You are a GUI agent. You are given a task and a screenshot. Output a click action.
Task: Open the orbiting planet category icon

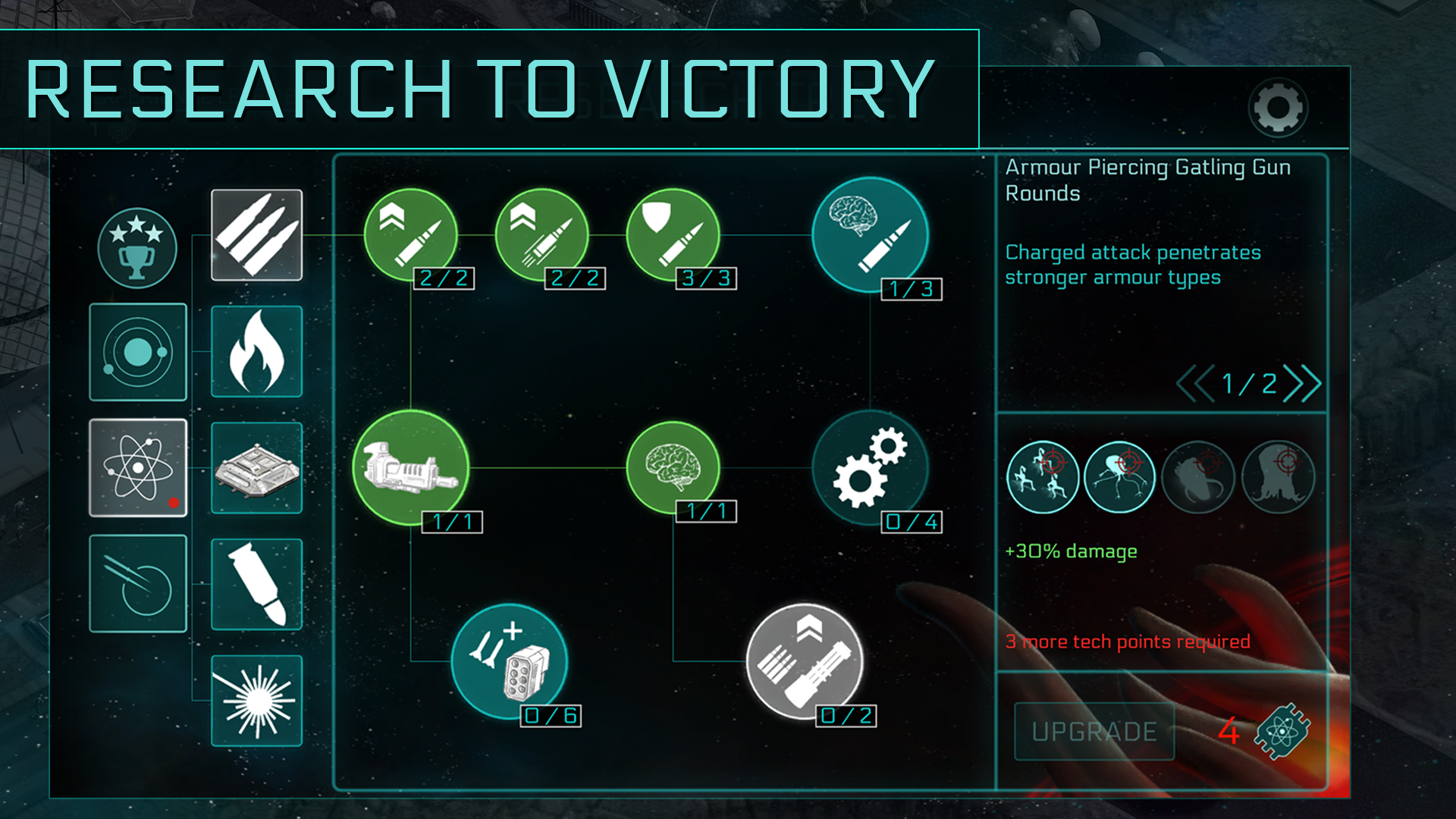(x=138, y=351)
